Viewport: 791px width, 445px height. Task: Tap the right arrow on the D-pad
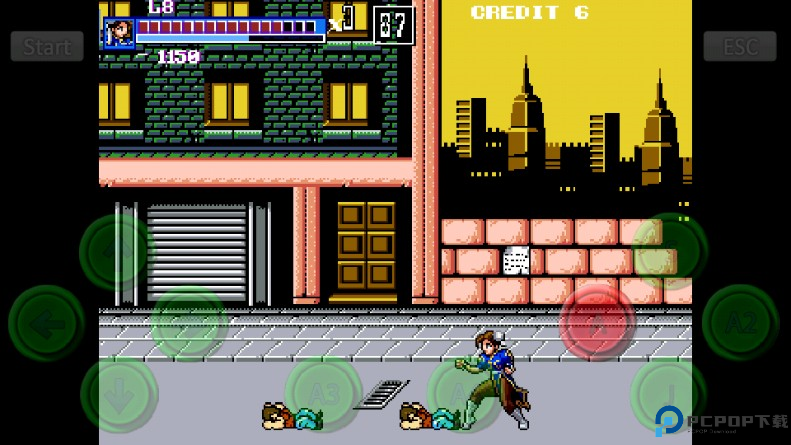[189, 323]
